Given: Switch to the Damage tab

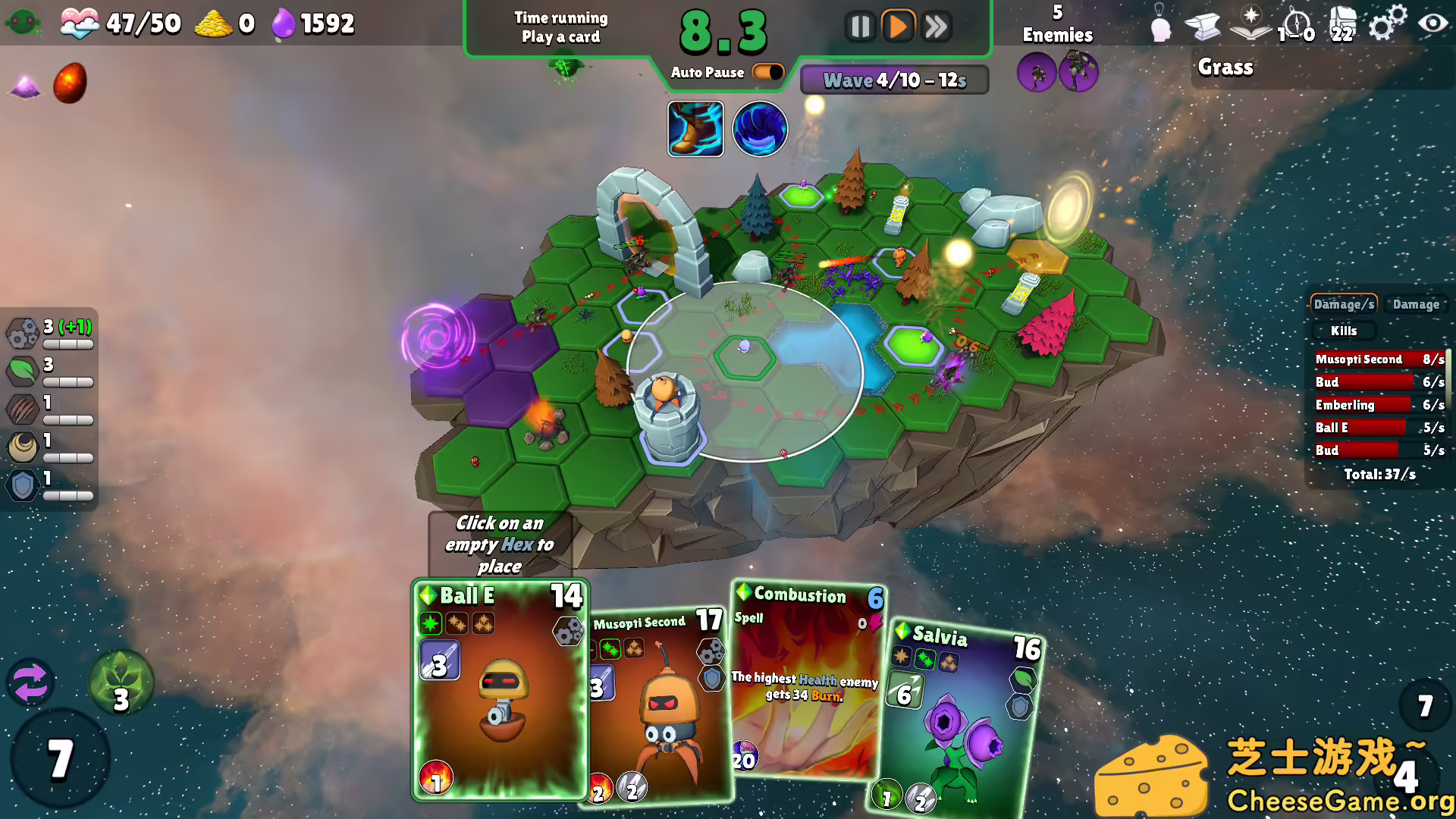Looking at the screenshot, I should 1417,304.
